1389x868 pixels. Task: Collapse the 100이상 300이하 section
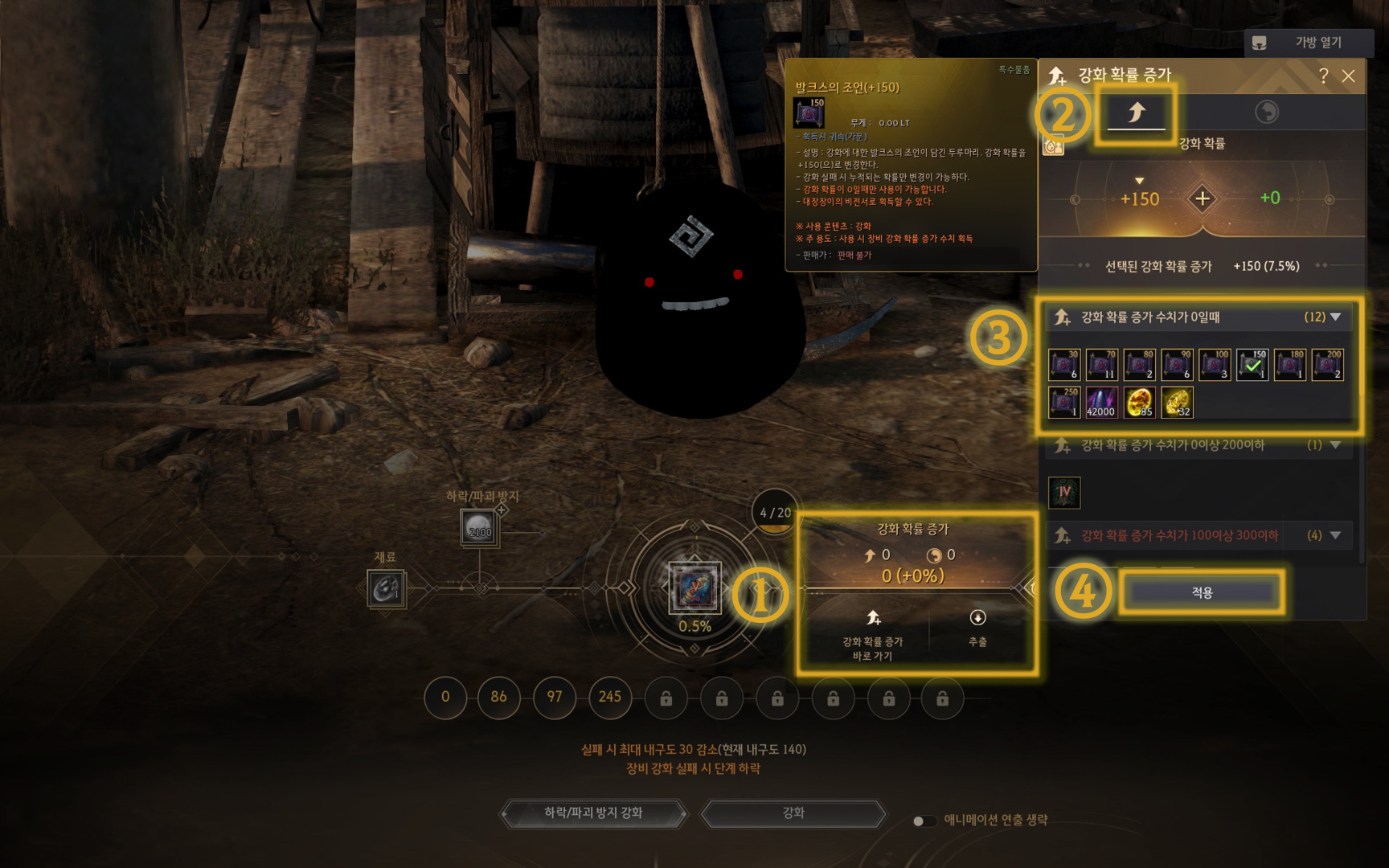coord(1335,535)
